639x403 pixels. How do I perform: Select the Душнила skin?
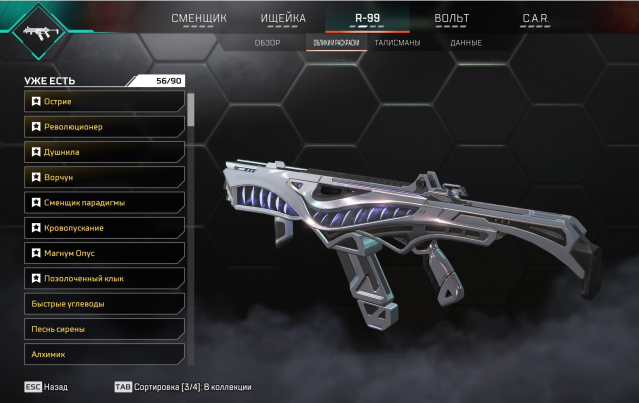point(105,152)
